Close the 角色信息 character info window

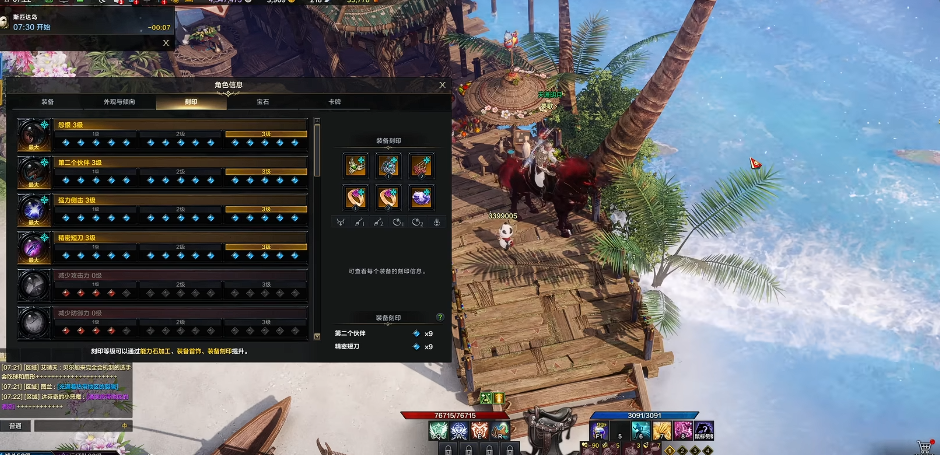[x=443, y=86]
